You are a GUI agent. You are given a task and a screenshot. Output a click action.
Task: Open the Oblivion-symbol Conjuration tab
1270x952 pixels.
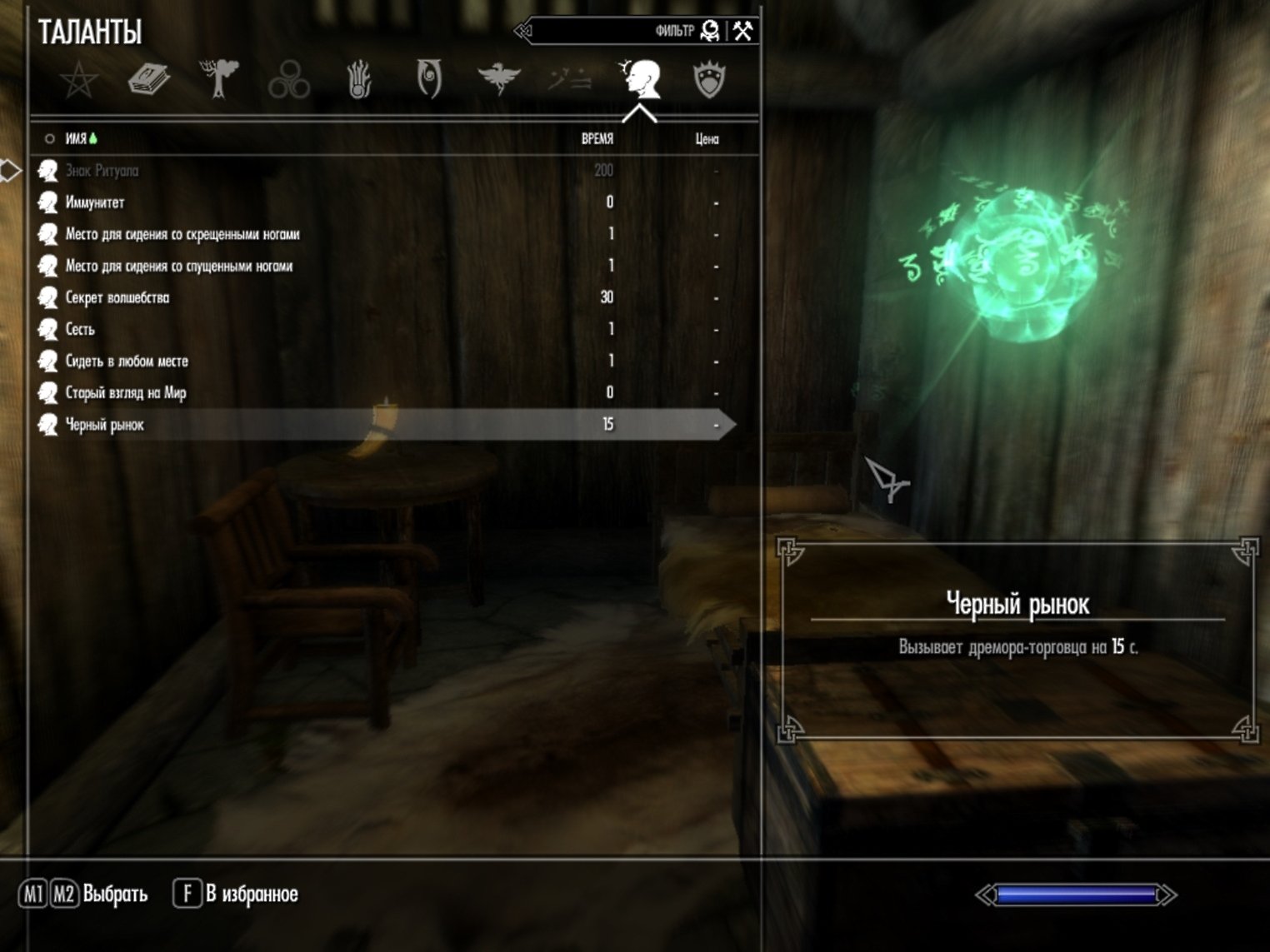pyautogui.click(x=428, y=80)
